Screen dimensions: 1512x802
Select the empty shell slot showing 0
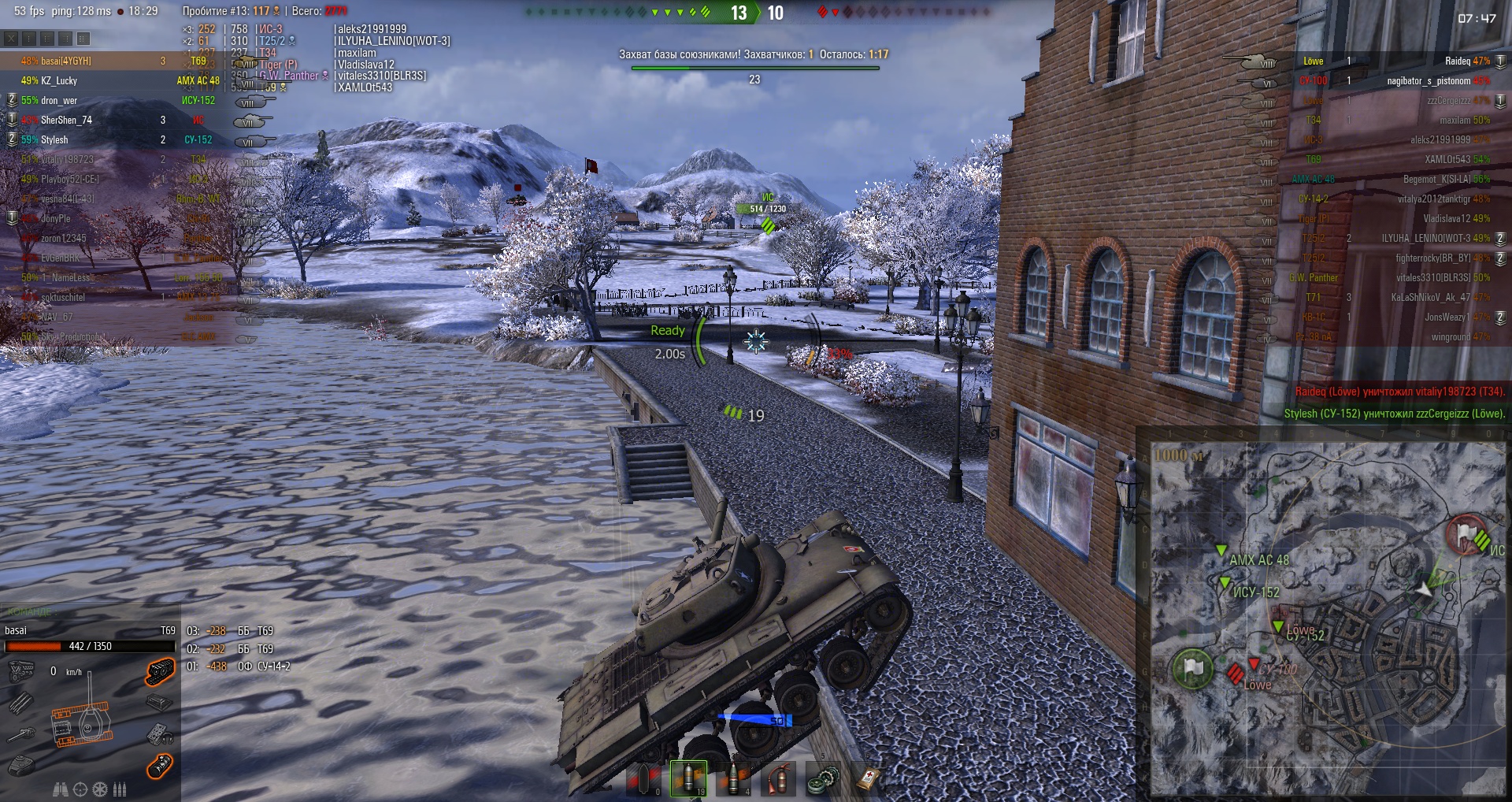click(x=643, y=778)
